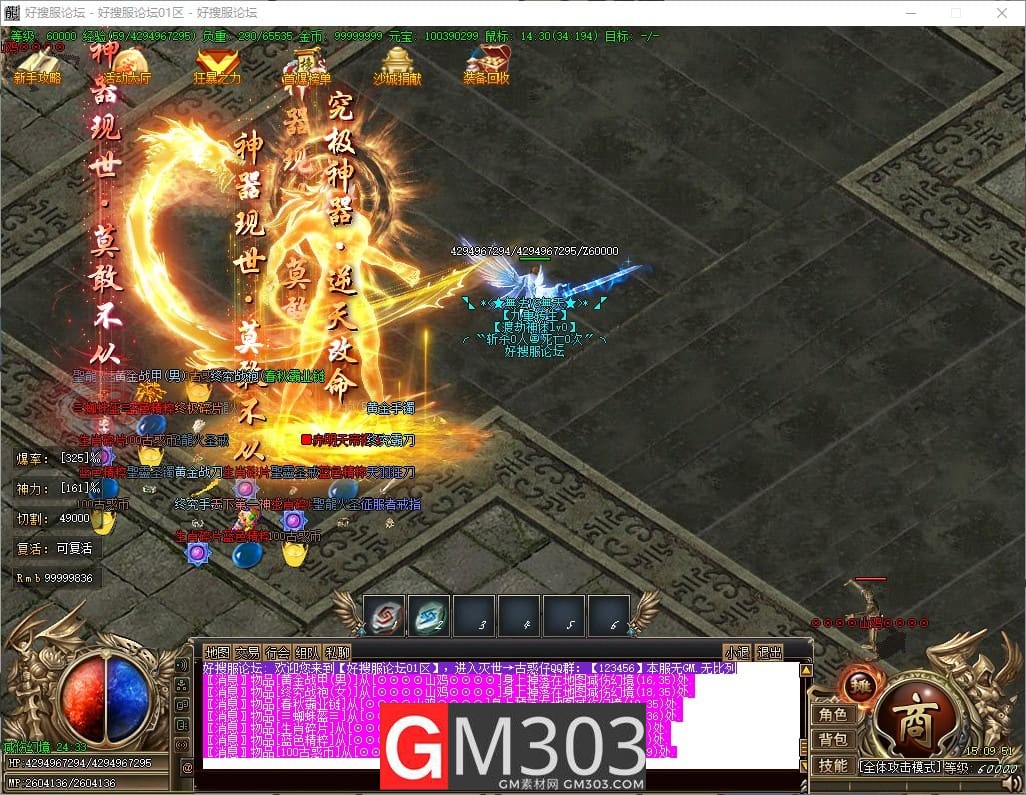
Task: Open the 背包 bag inventory
Action: tap(833, 740)
